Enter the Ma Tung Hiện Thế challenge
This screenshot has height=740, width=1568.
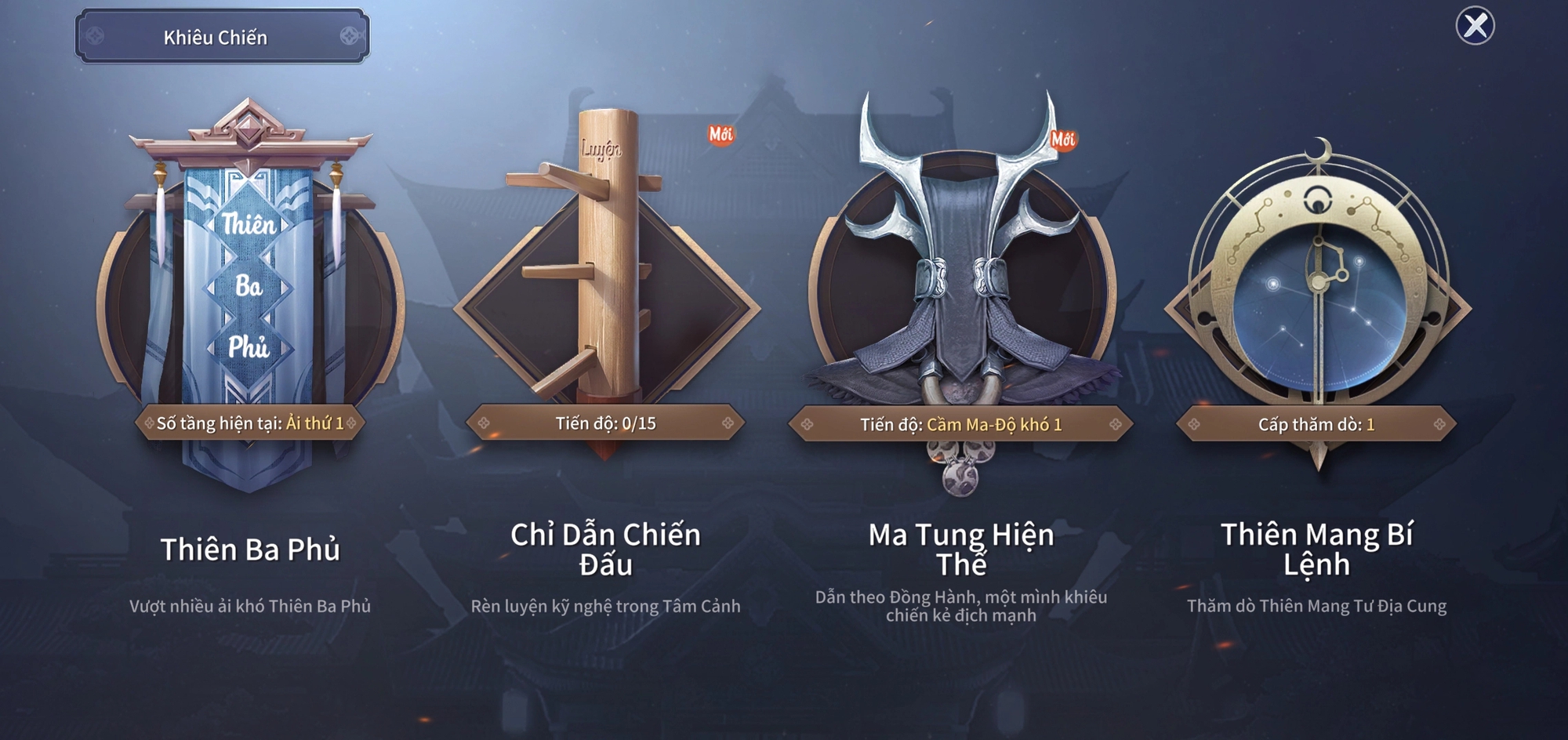(961, 274)
